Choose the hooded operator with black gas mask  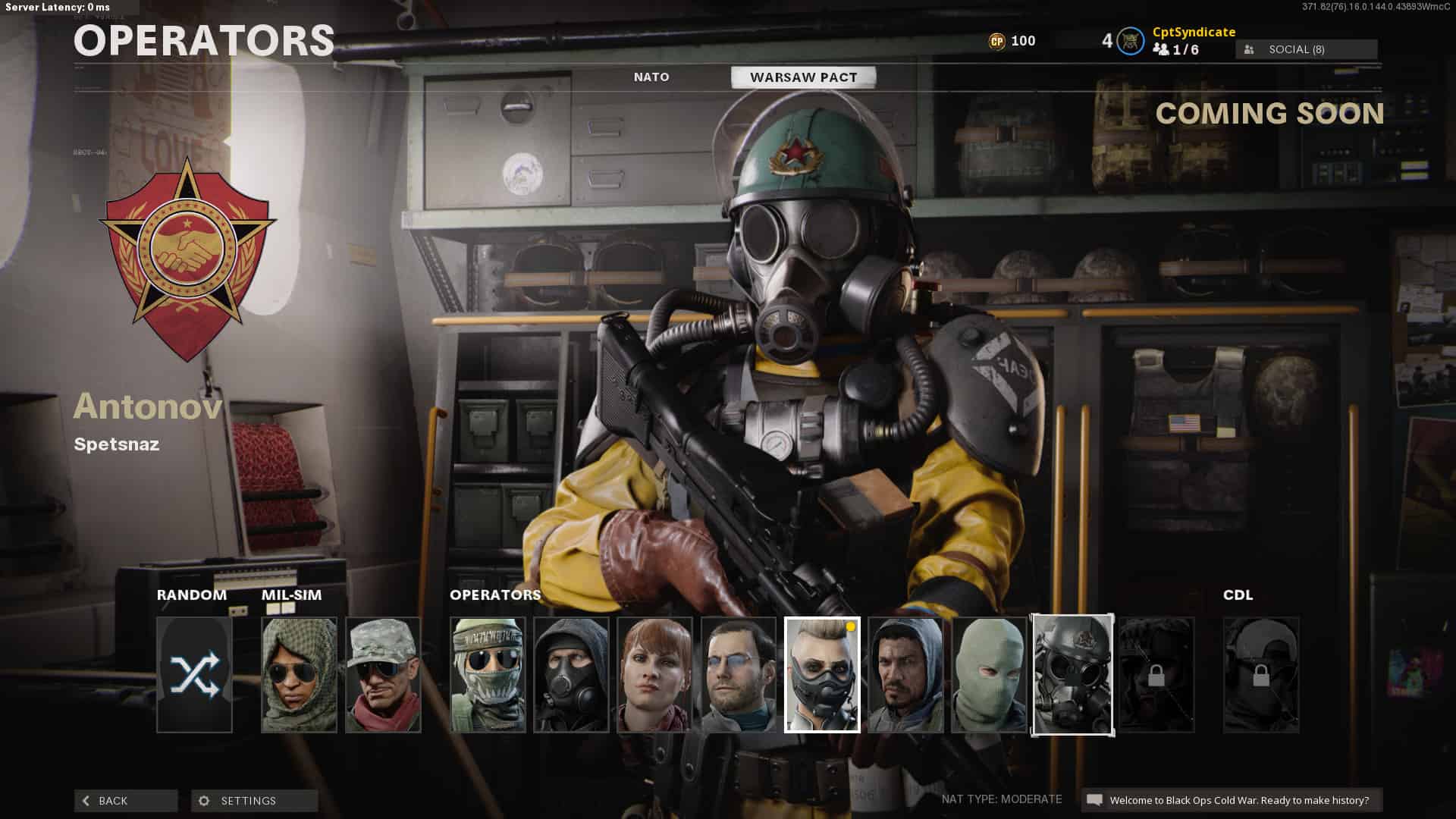(x=571, y=675)
